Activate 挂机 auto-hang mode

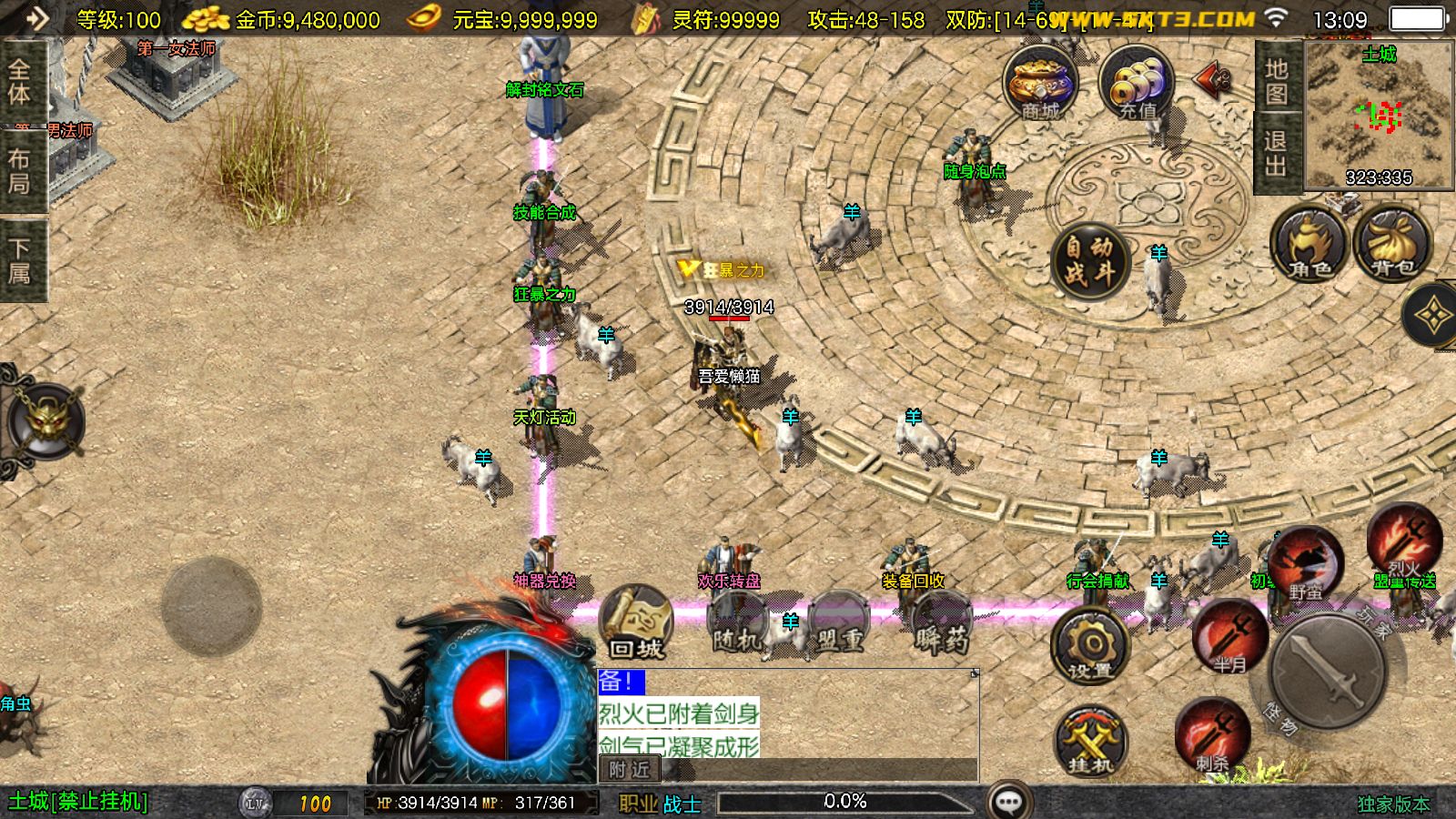tap(1092, 742)
